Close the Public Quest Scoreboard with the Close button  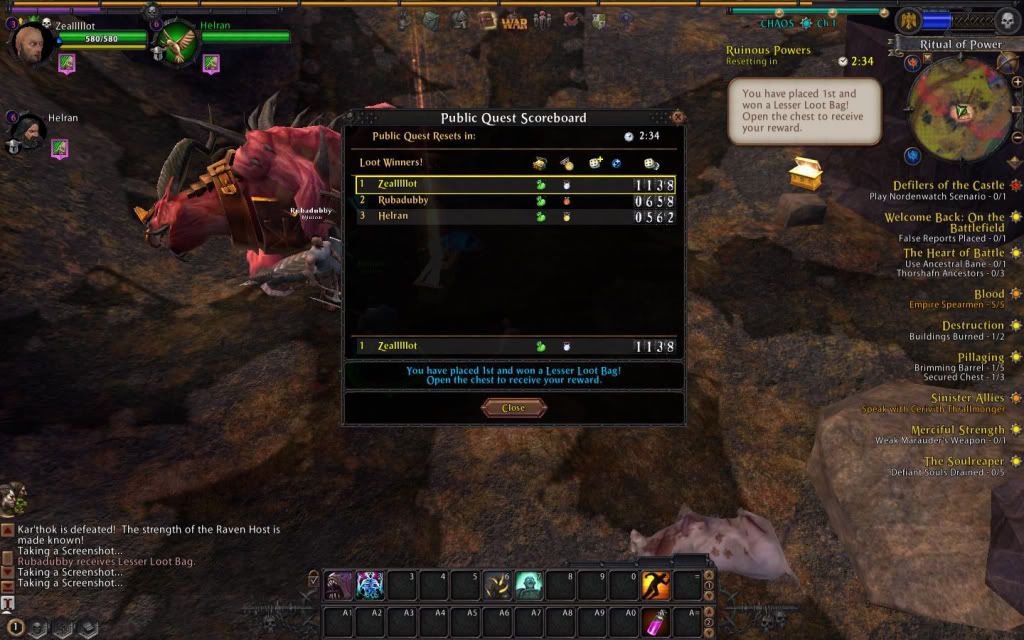pyautogui.click(x=513, y=408)
